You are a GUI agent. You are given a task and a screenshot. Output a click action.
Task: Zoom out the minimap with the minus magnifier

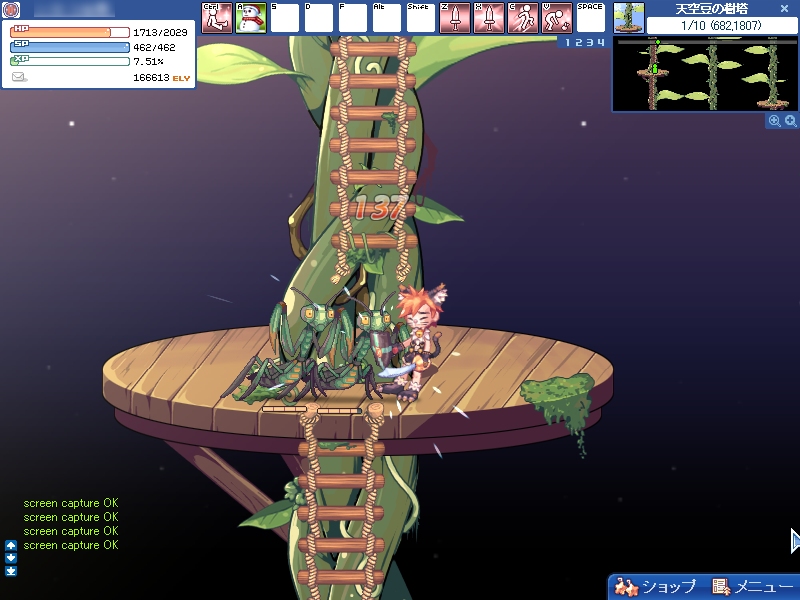774,121
